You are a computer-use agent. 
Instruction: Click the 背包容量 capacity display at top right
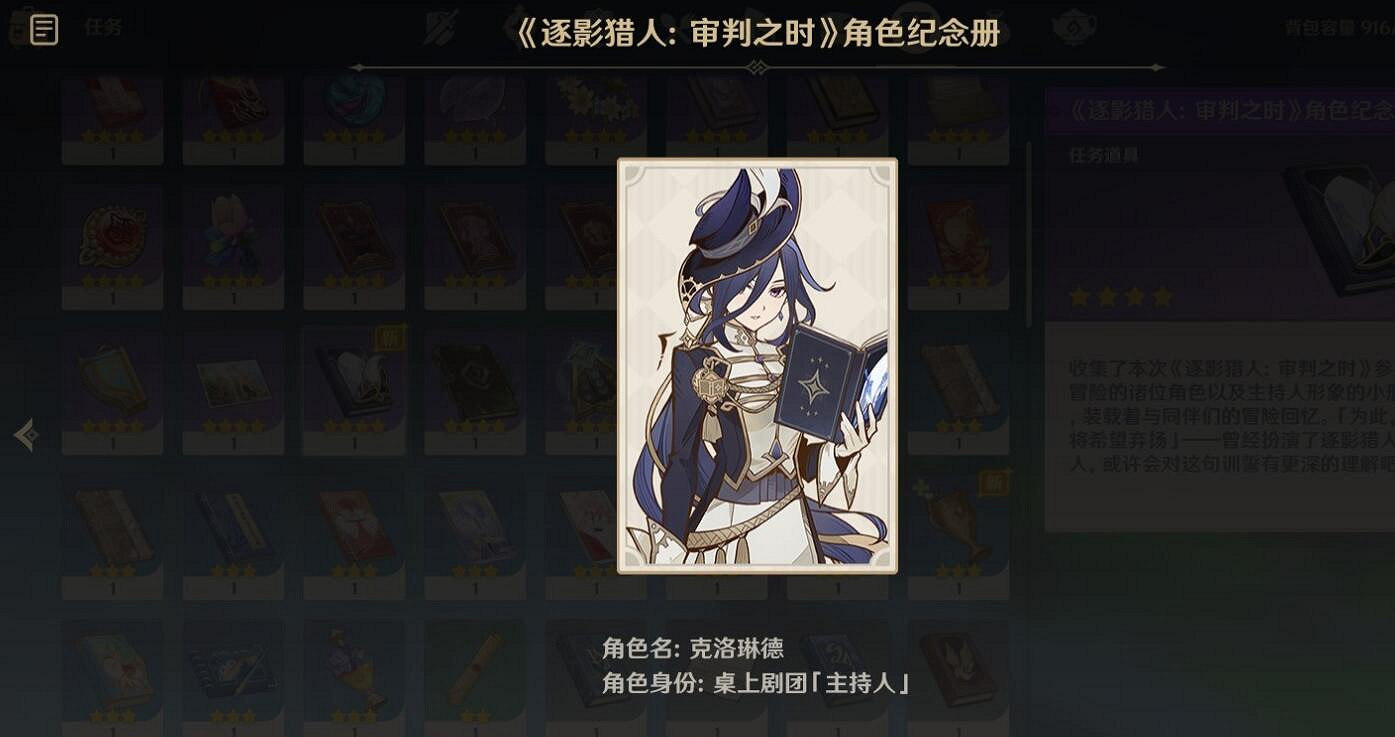pos(1330,25)
